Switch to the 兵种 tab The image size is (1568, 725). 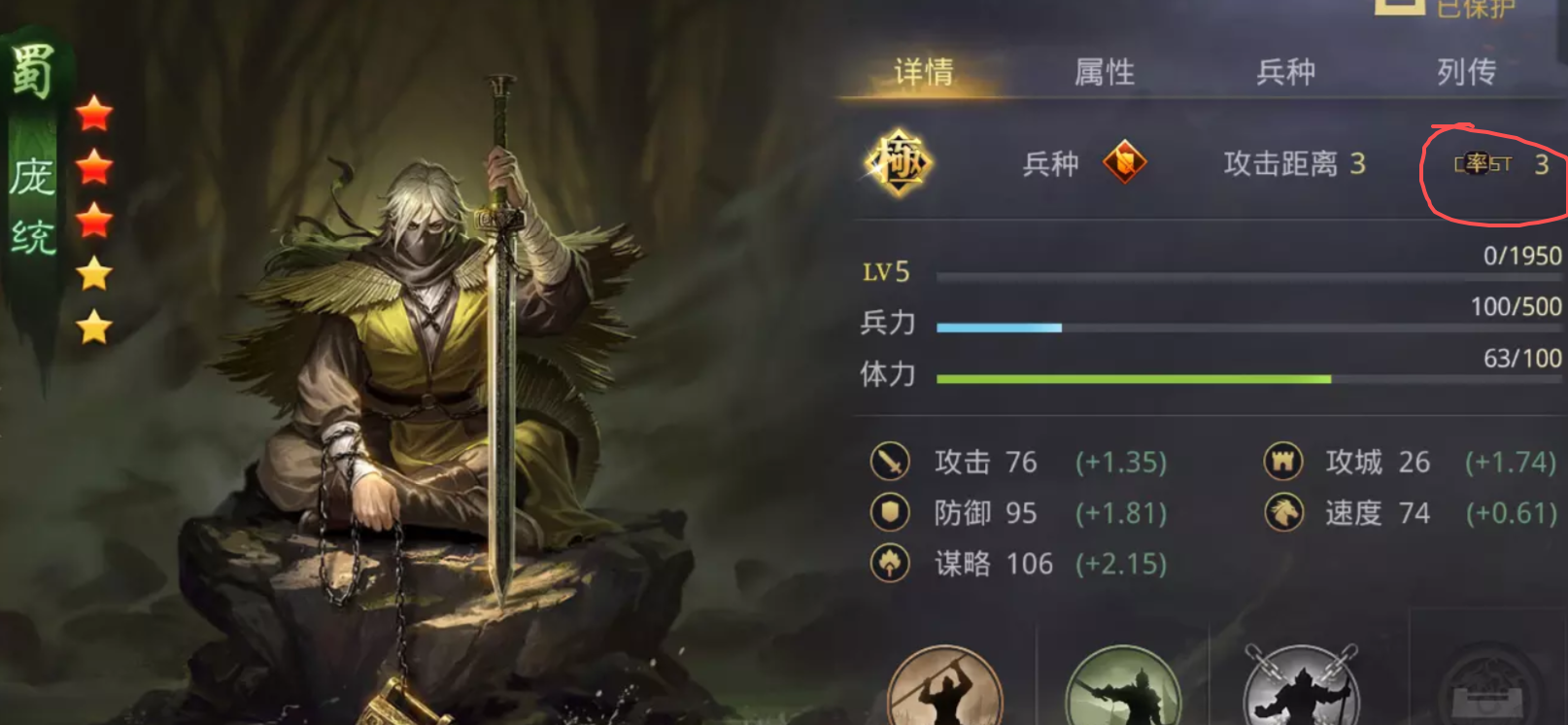pos(1284,71)
